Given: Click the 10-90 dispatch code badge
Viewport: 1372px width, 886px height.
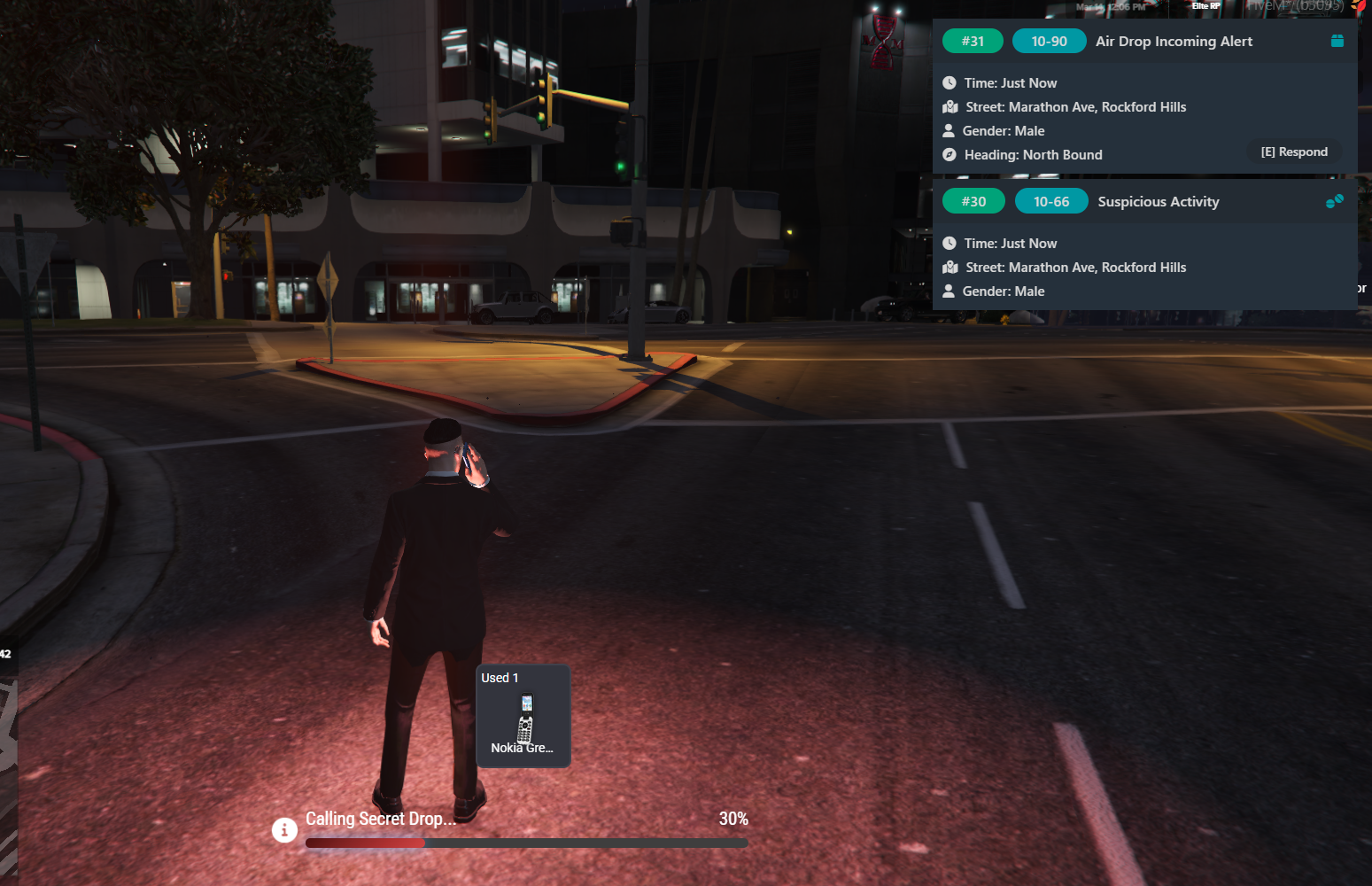Looking at the screenshot, I should (x=1049, y=42).
